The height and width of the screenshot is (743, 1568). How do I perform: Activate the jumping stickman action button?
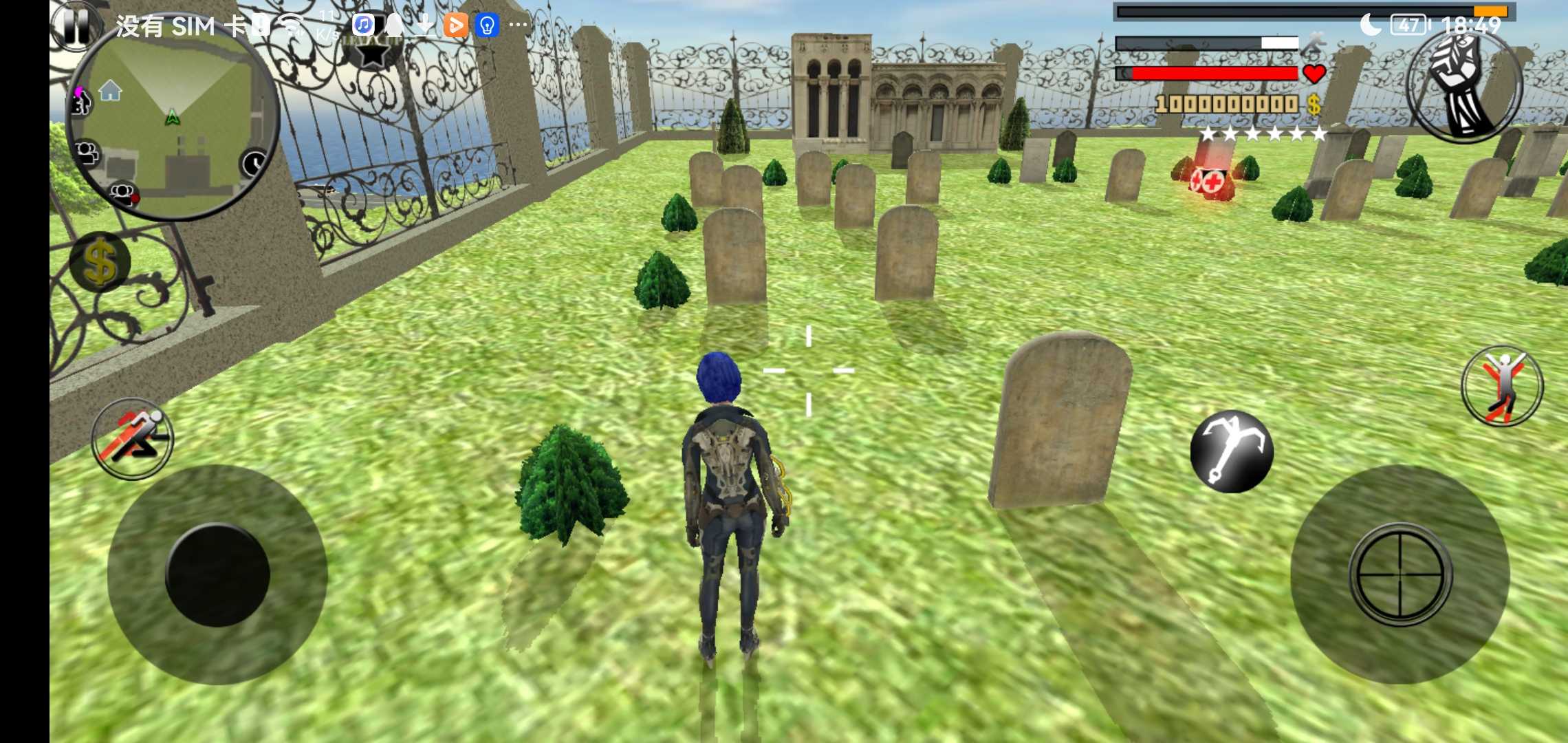(x=1502, y=387)
